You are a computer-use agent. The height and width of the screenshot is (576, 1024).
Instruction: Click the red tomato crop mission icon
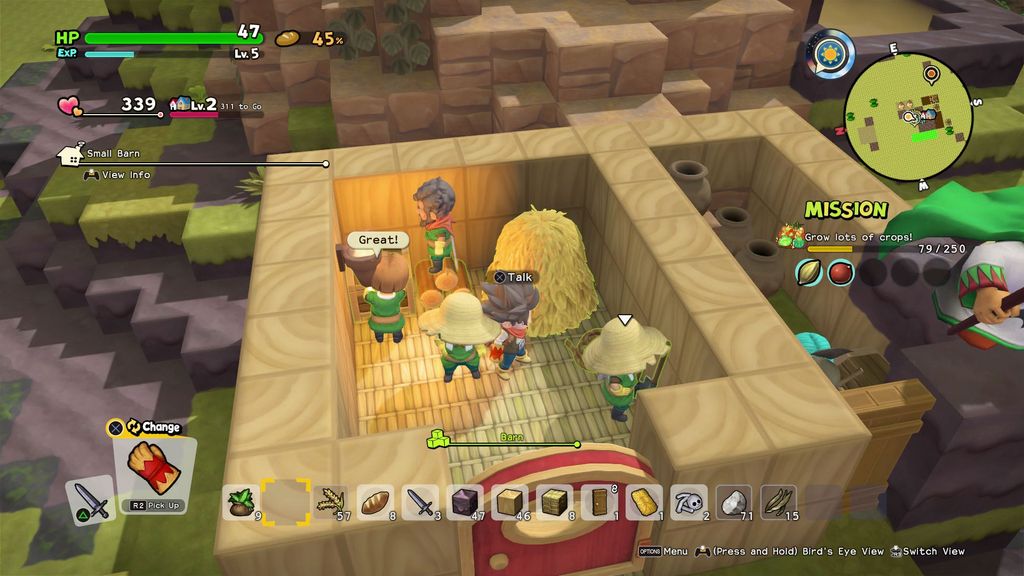(840, 271)
